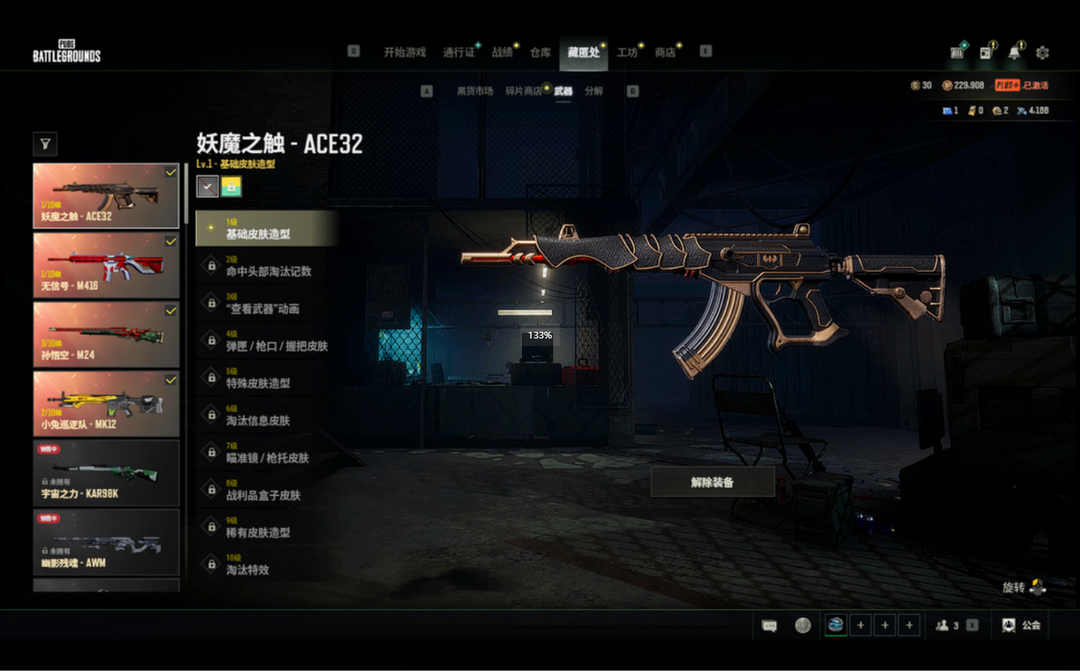This screenshot has height=671, width=1080.
Task: Go to the 仓库 inventory tab
Action: click(540, 52)
